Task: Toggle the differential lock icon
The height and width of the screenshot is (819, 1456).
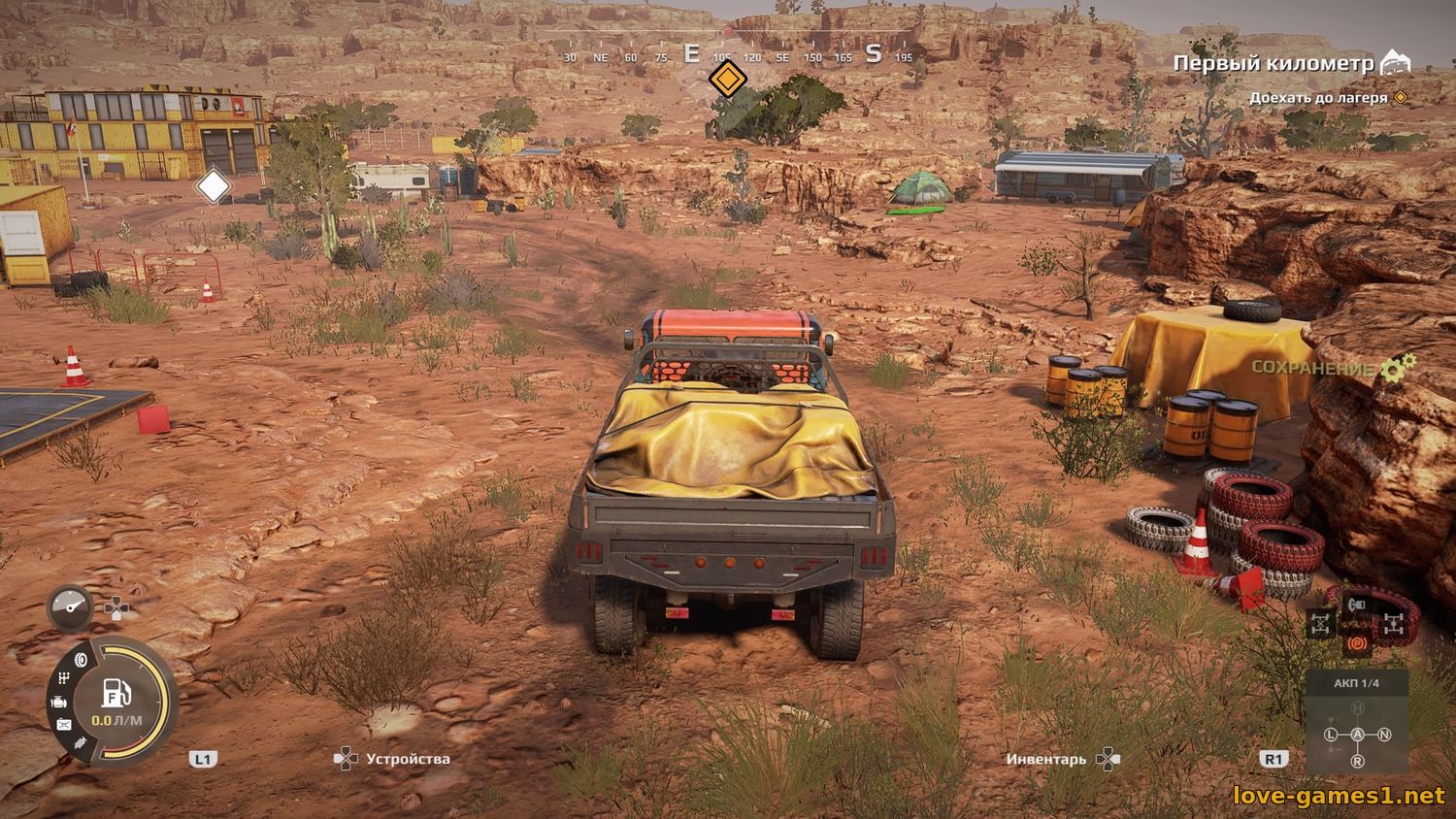Action: coord(1320,625)
